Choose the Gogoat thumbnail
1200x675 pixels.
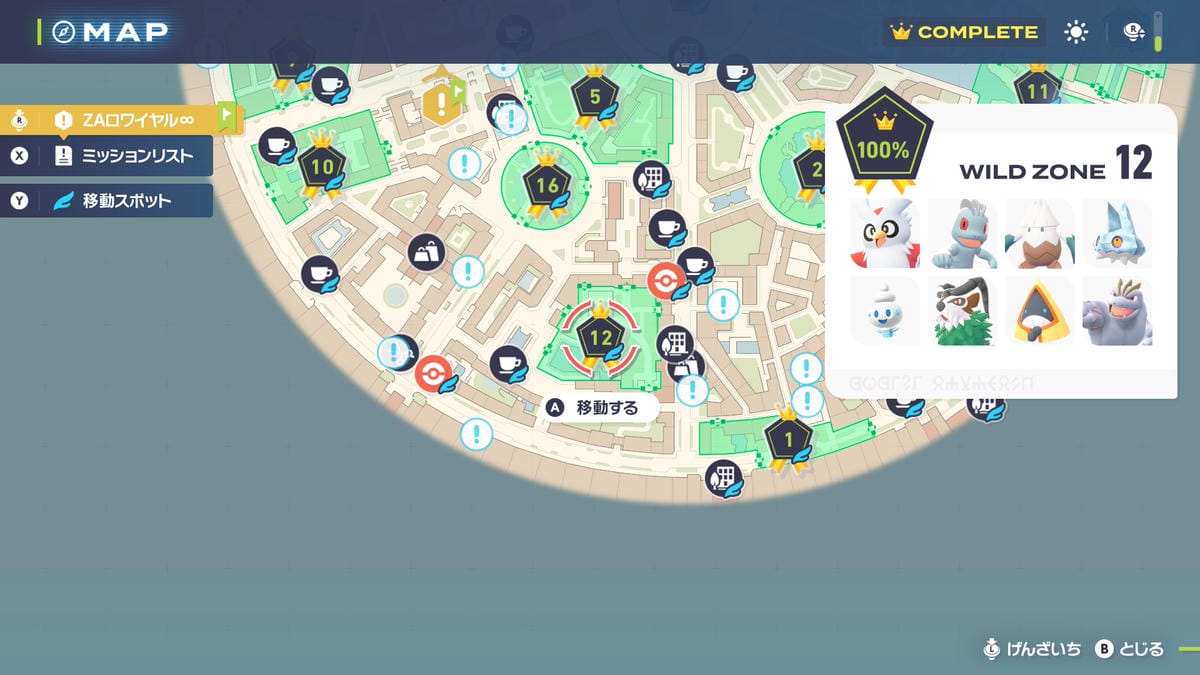point(962,311)
